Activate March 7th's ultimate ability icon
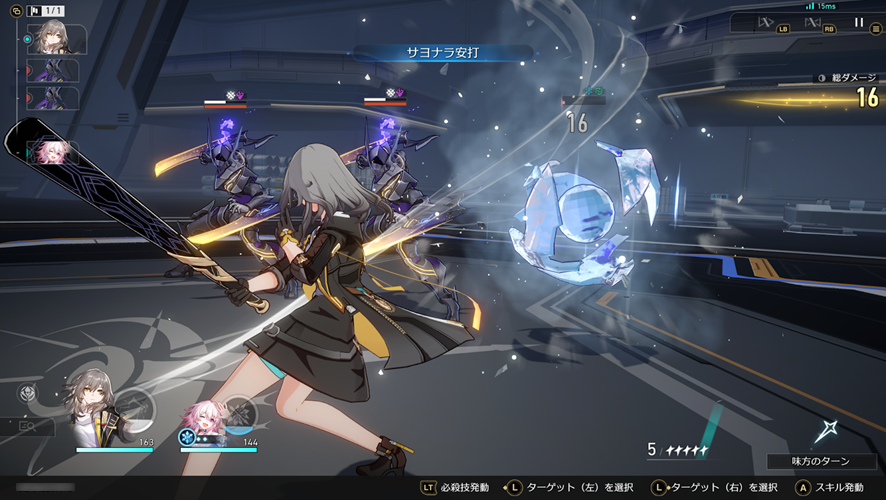The image size is (886, 500). [241, 412]
